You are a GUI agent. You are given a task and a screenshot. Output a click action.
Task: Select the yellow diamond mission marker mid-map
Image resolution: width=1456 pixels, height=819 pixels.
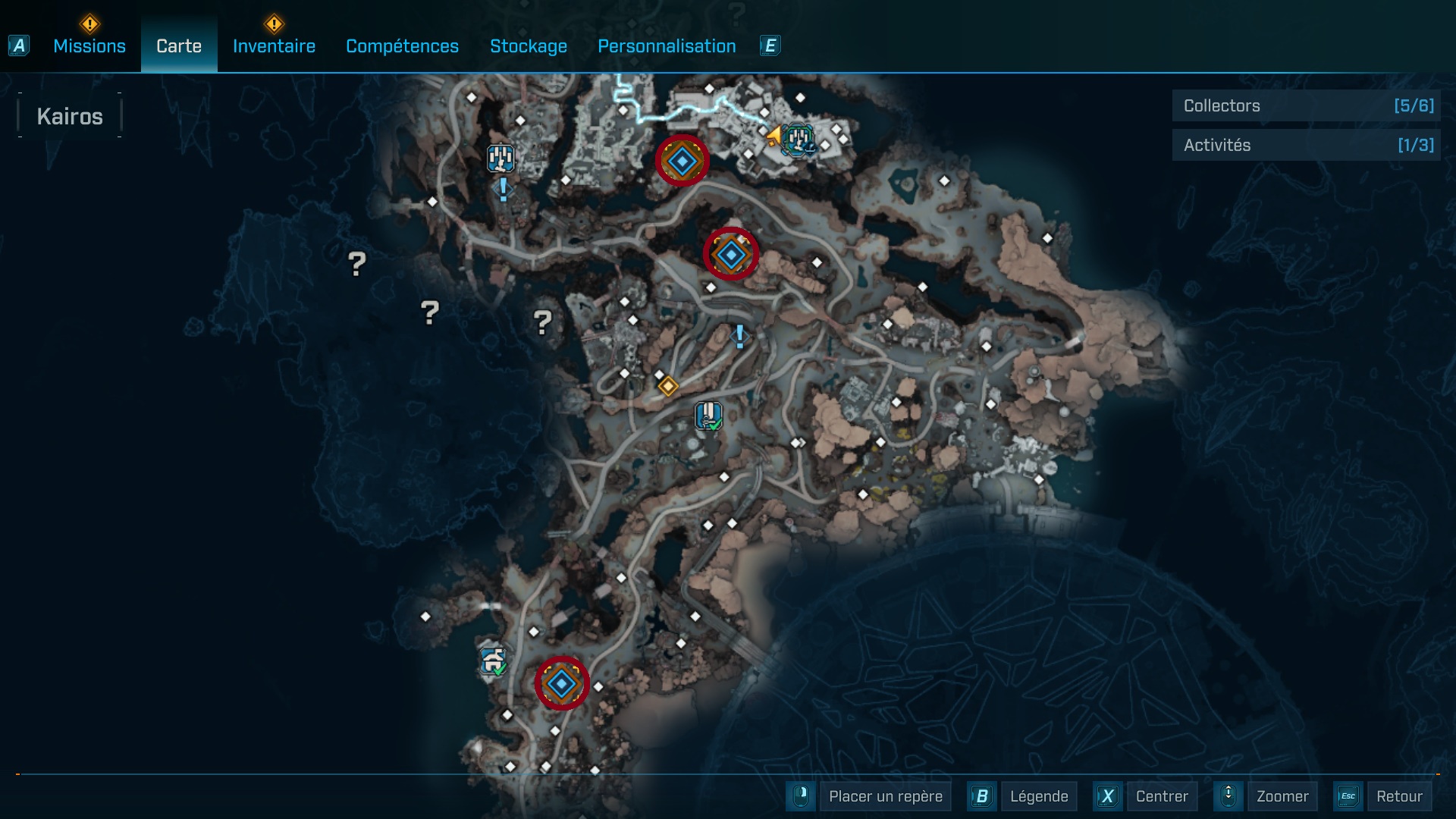pos(668,387)
